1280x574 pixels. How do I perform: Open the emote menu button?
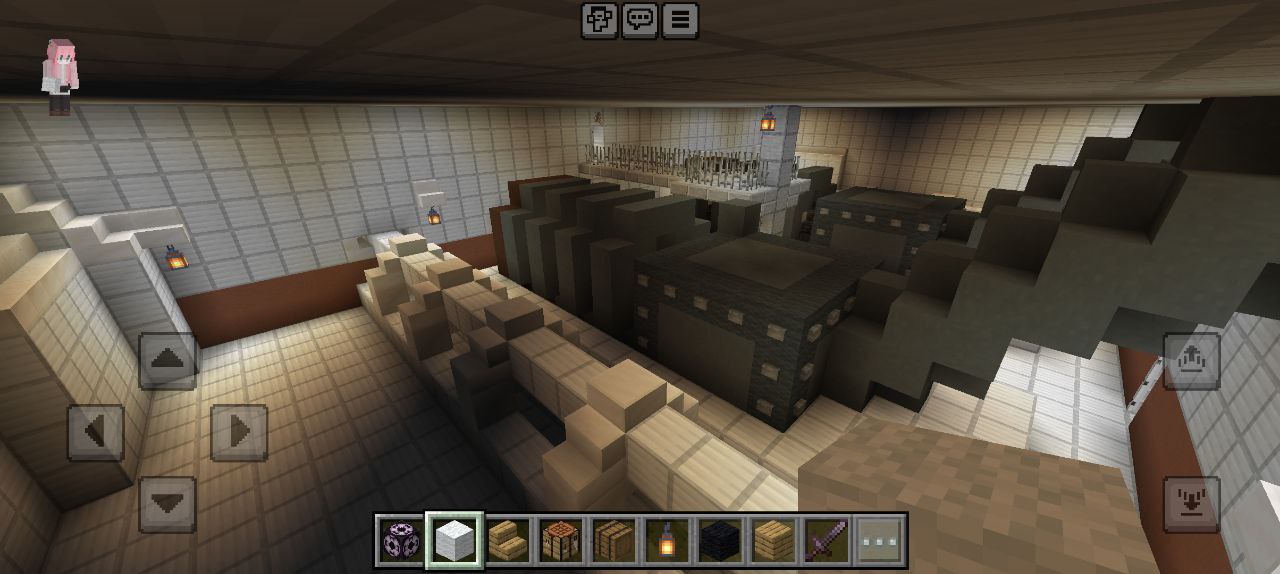tap(600, 20)
